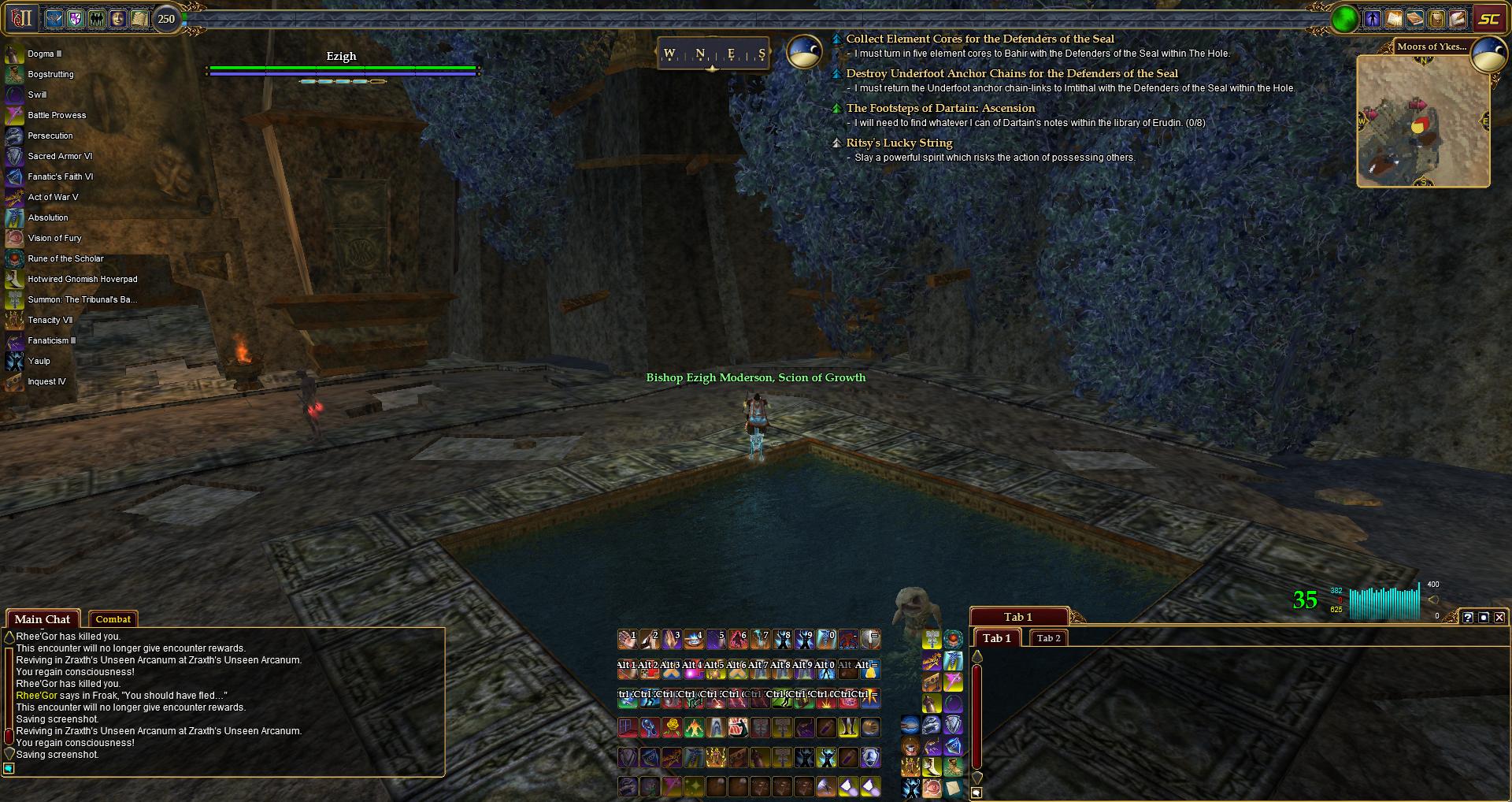This screenshot has width=1512, height=802.
Task: Open the EQII main menu button
Action: click(x=20, y=18)
